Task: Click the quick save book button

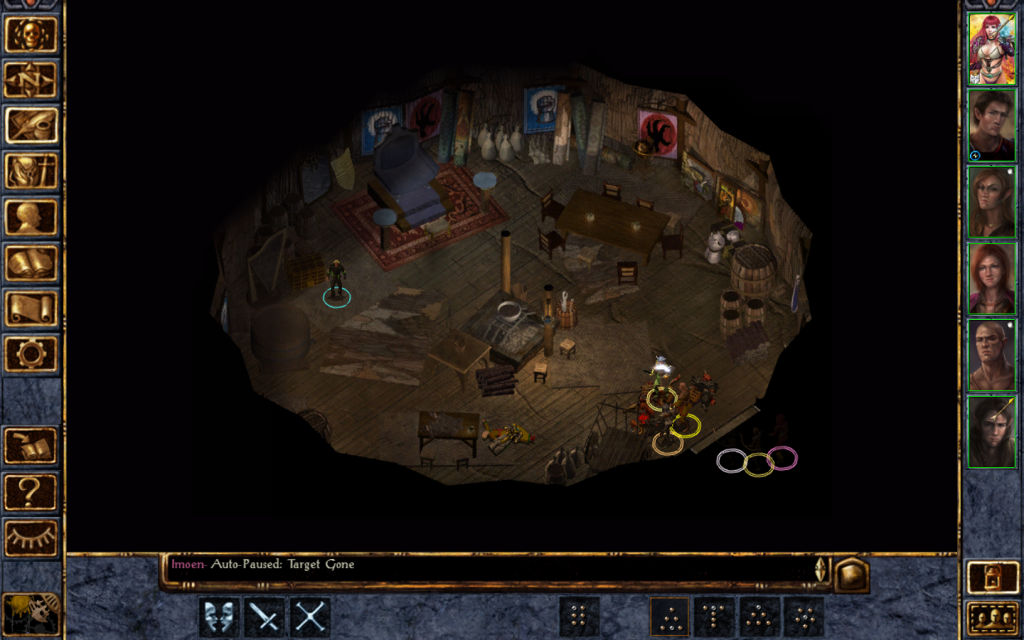Action: click(31, 446)
